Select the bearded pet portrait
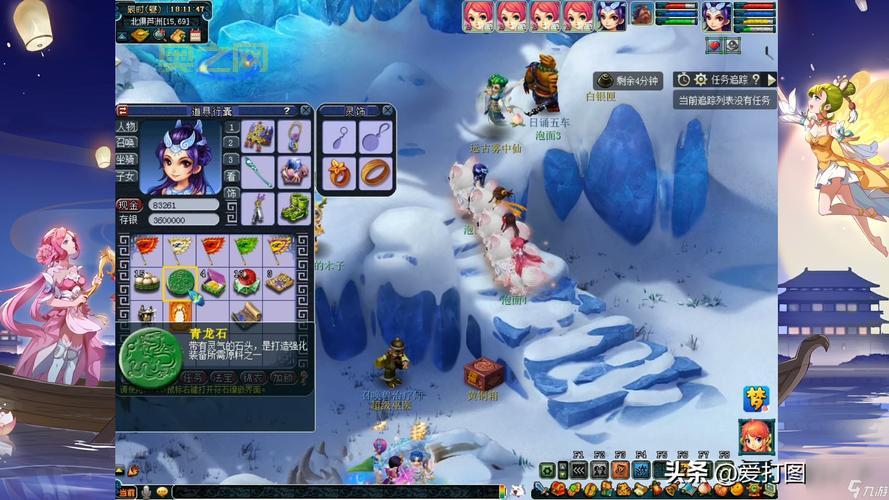Image resolution: width=889 pixels, height=500 pixels. (641, 15)
